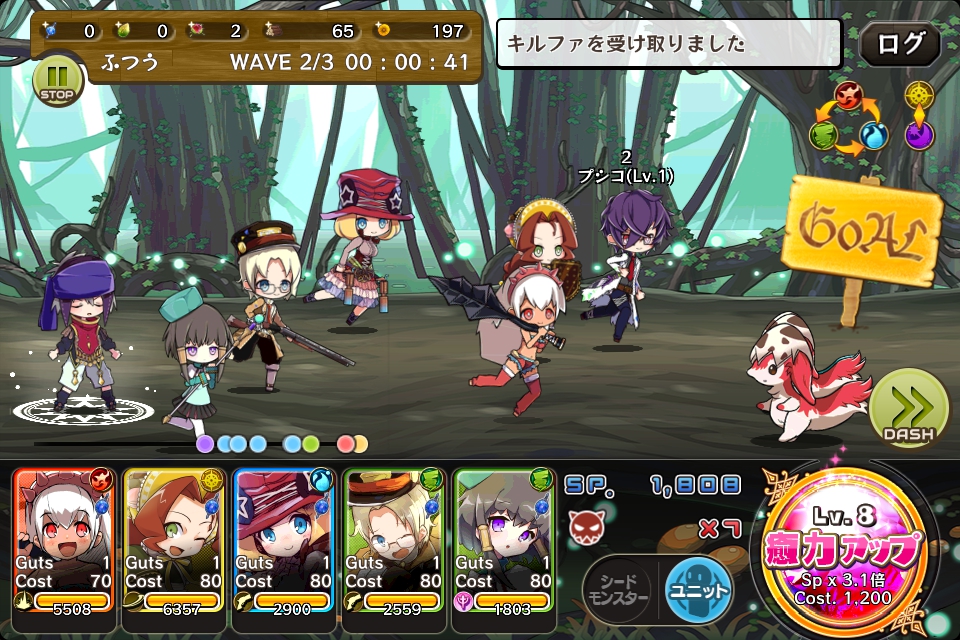Pause the battle with the STOP button
Image resolution: width=960 pixels, height=640 pixels.
pos(56,81)
